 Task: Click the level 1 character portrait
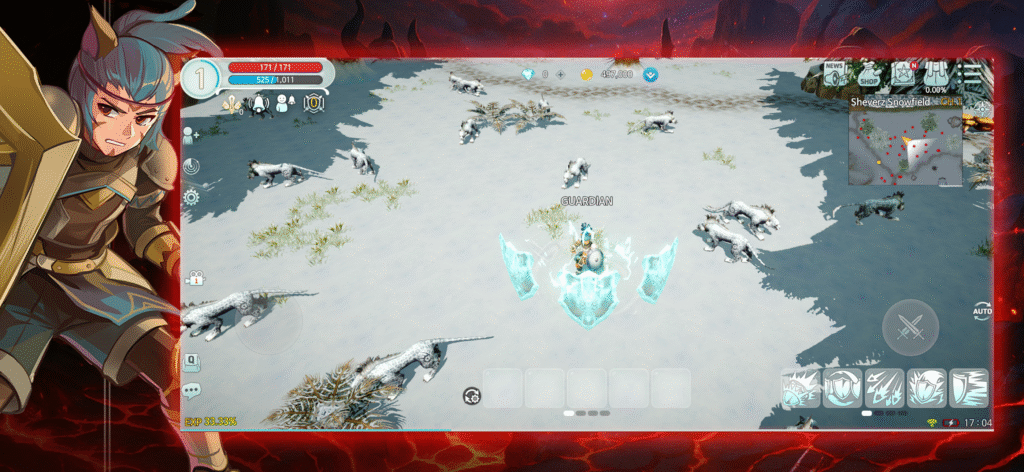pyautogui.click(x=201, y=78)
